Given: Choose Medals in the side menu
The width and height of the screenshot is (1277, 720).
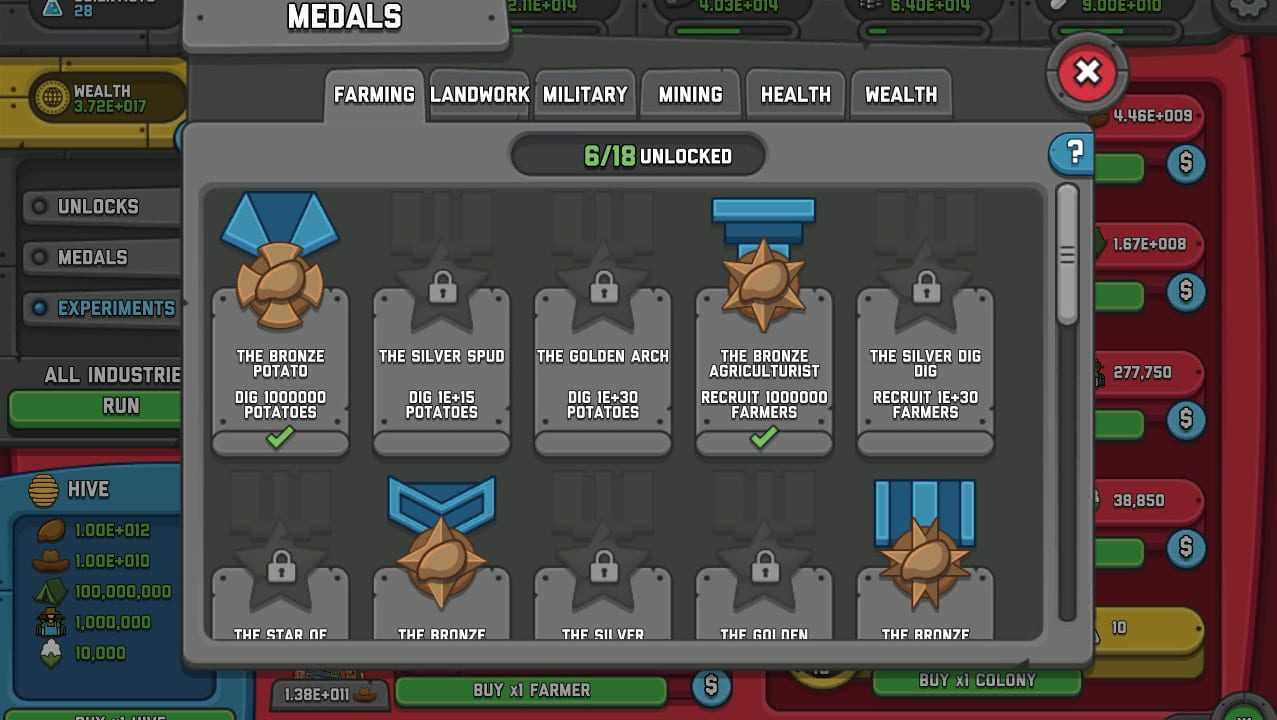Looking at the screenshot, I should 92,258.
